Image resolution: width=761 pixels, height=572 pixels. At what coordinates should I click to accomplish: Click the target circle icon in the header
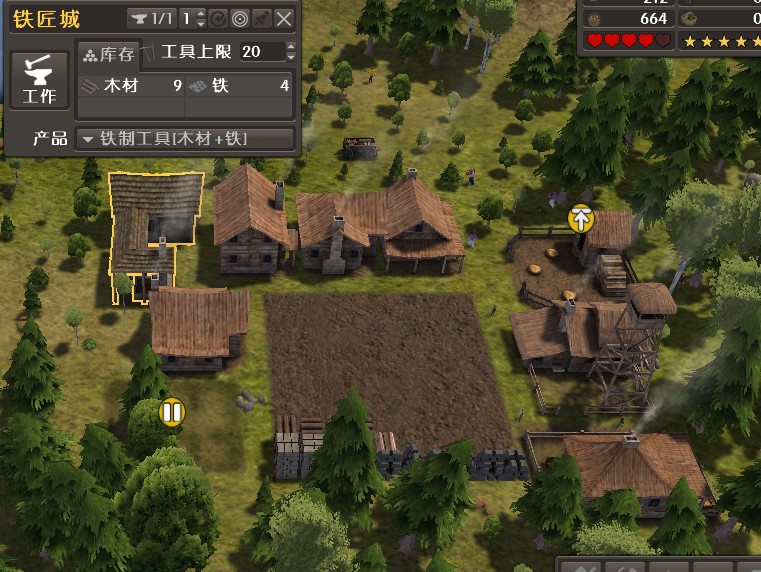point(240,18)
